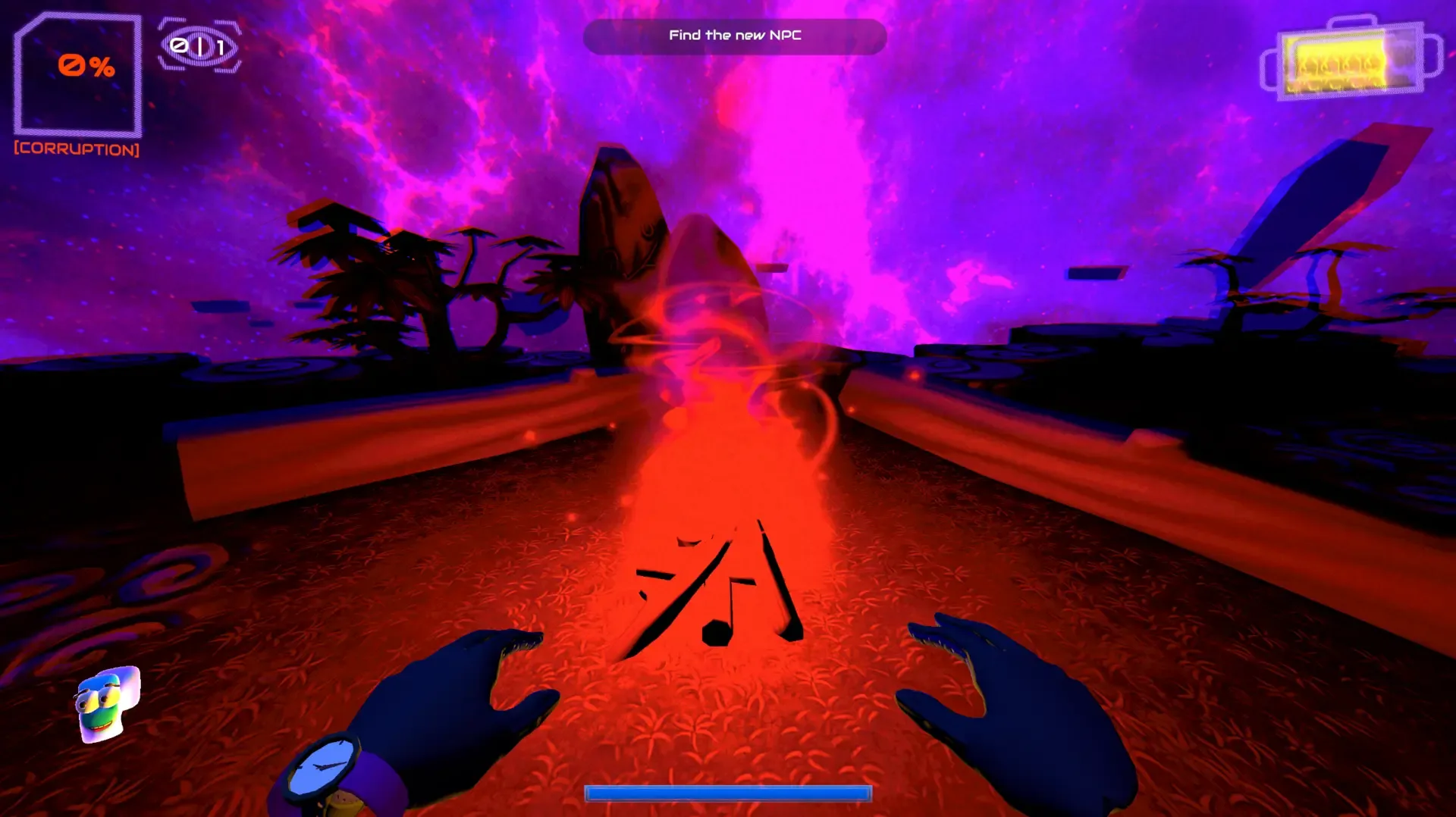
Task: Select the orange 0% corruption readout
Action: (83, 68)
